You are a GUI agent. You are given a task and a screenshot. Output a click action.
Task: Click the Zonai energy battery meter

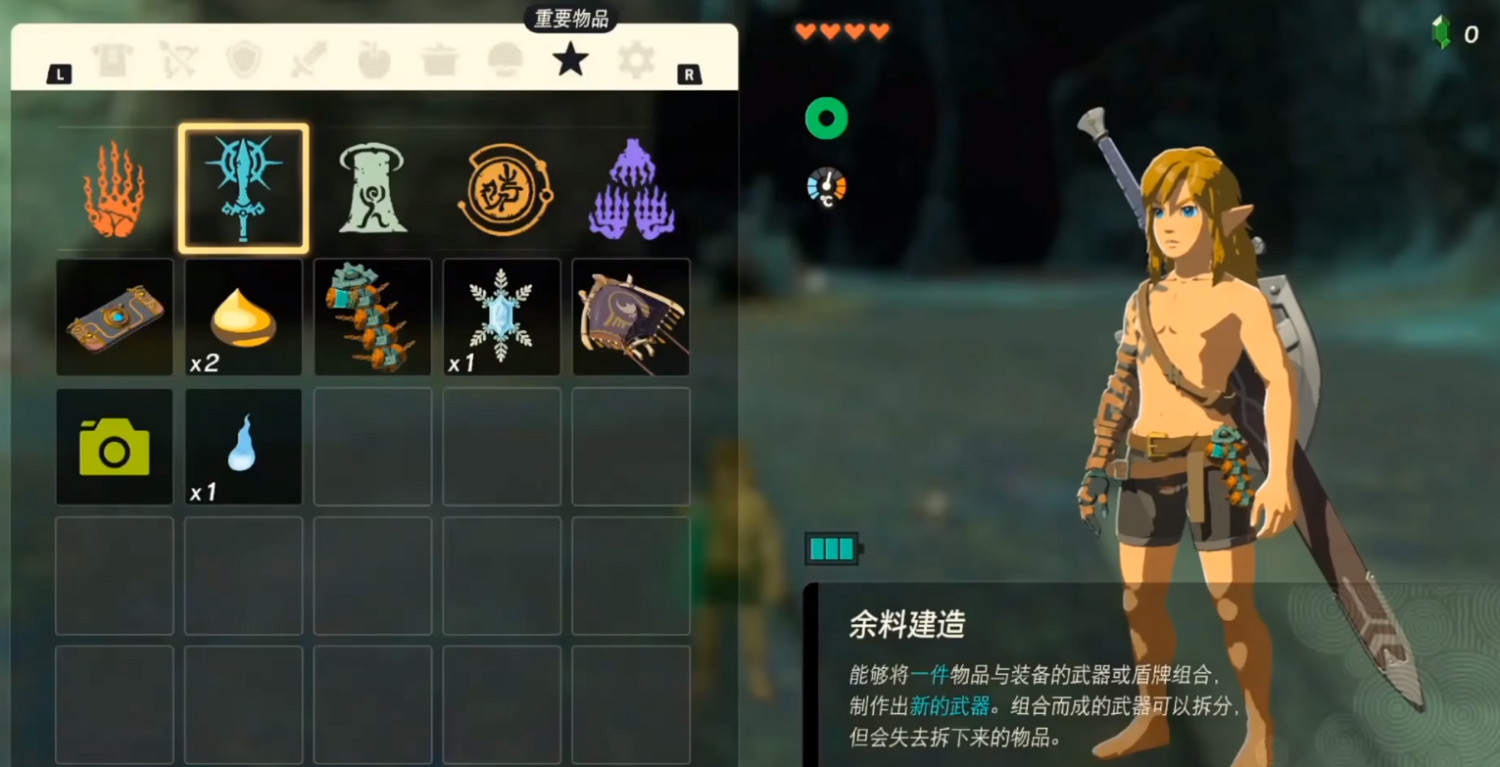[831, 547]
